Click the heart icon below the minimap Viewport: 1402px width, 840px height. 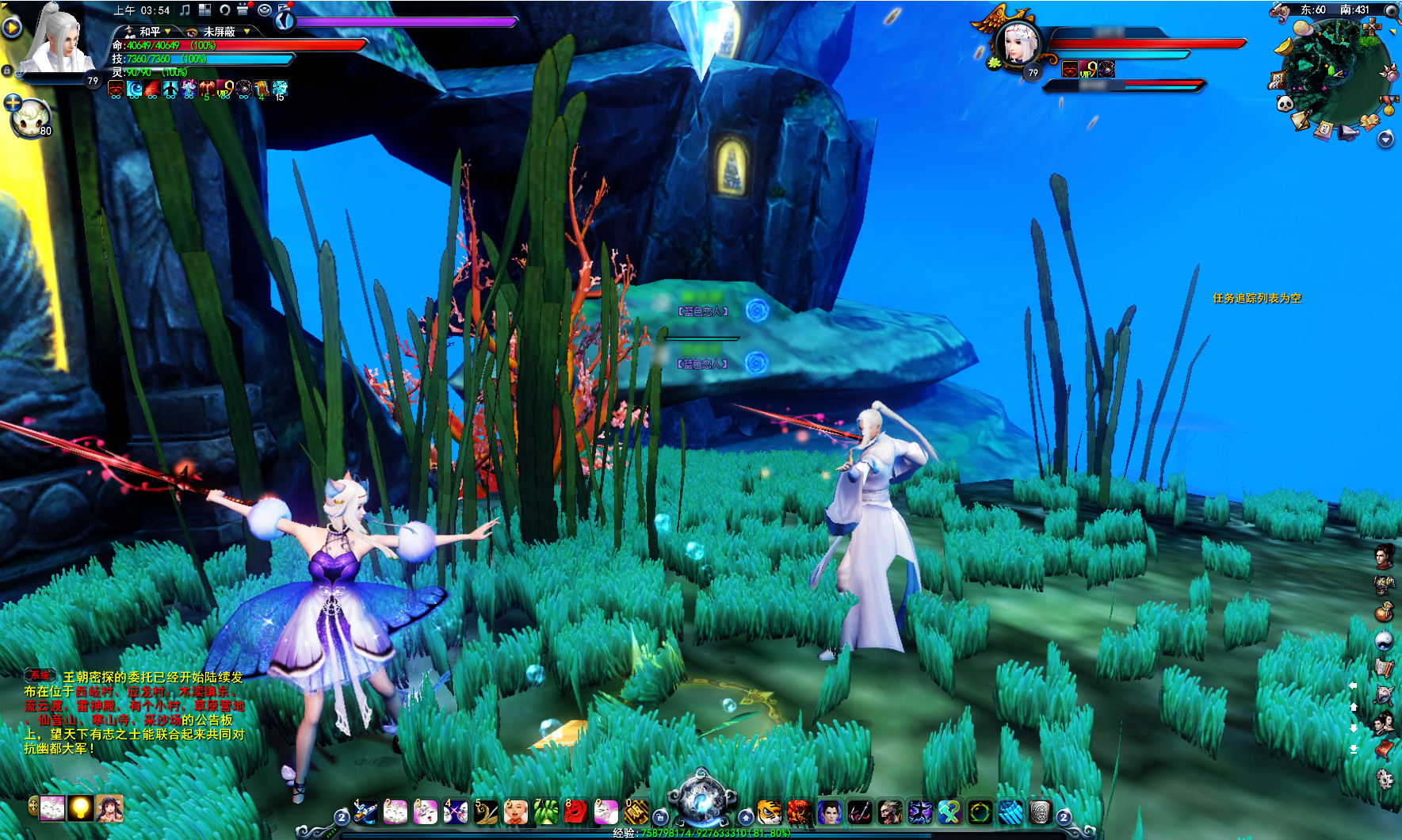(1371, 121)
